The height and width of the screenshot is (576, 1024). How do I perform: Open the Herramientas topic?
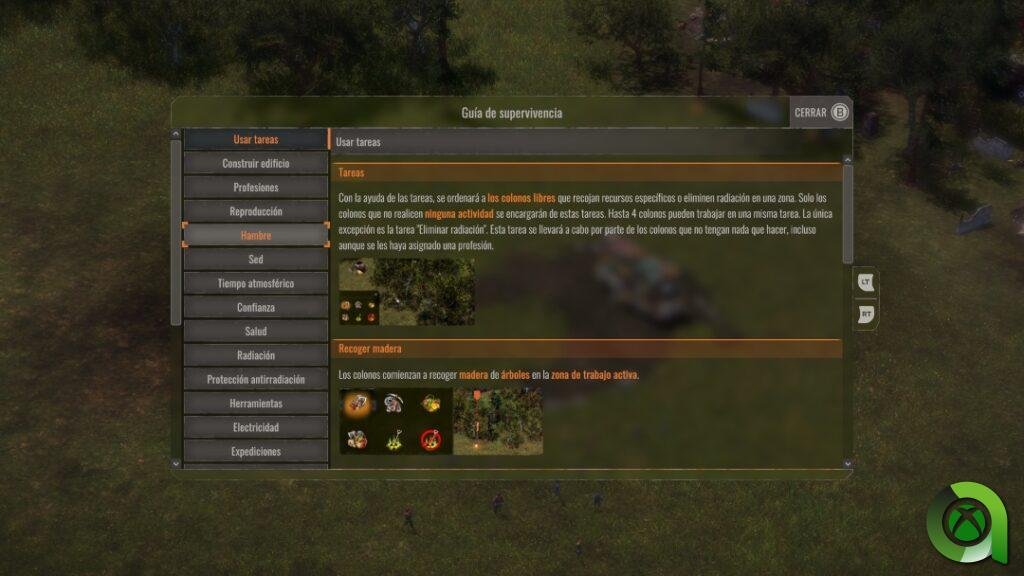click(x=256, y=403)
